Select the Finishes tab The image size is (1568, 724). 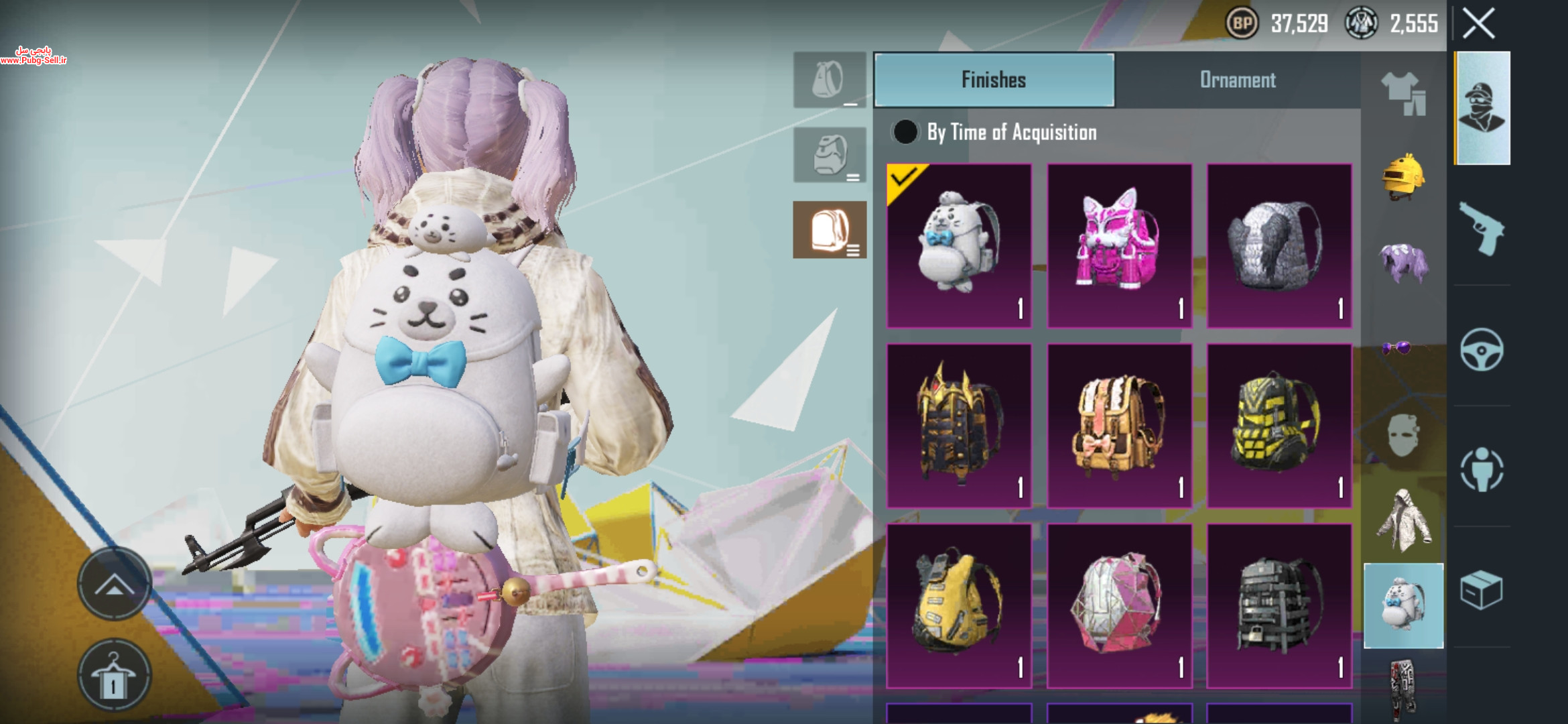coord(994,80)
